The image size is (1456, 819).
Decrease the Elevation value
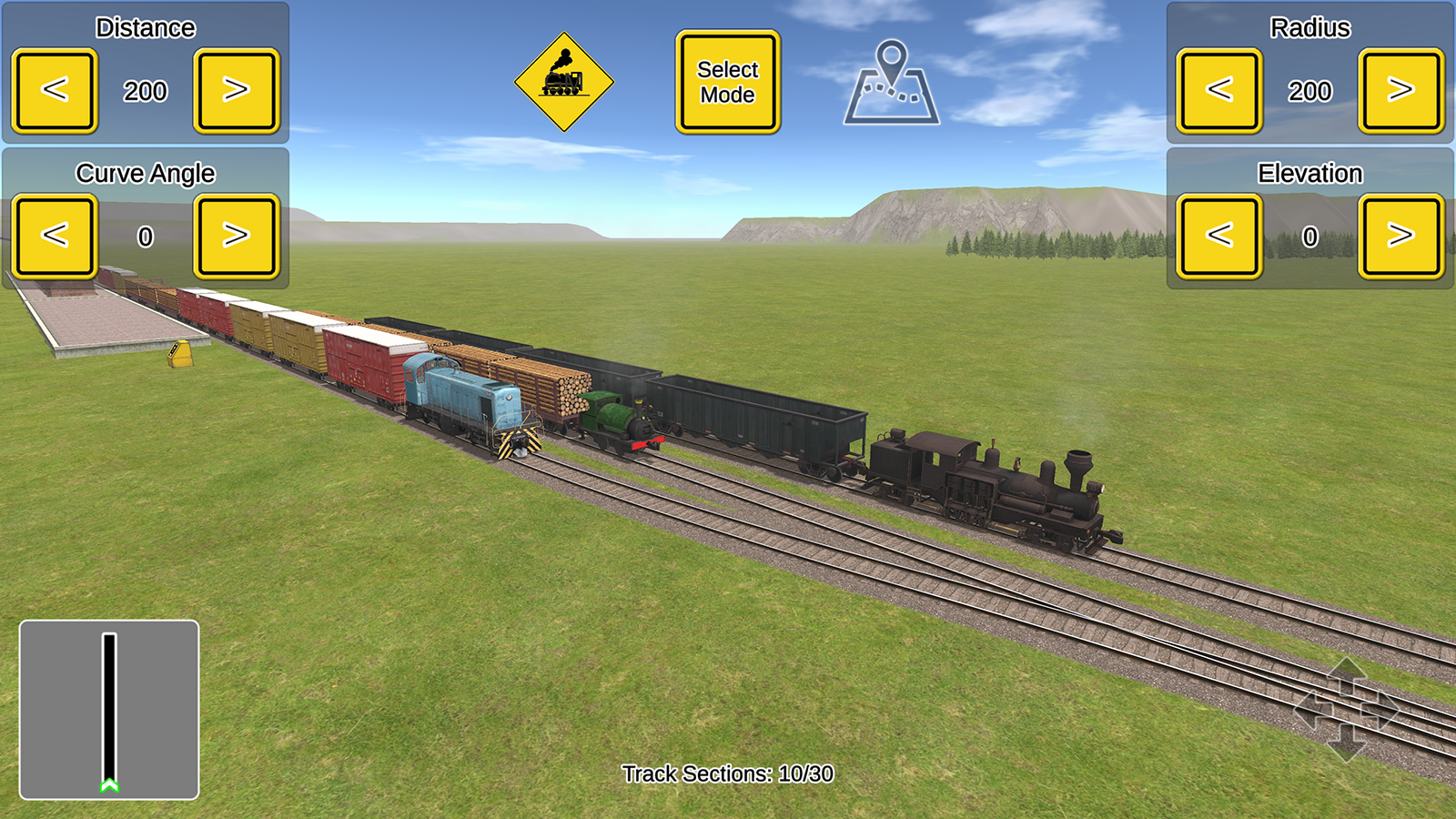(x=1219, y=235)
